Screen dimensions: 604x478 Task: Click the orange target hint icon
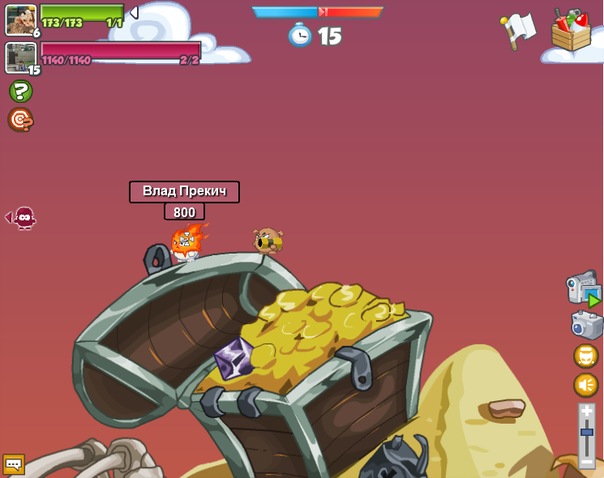click(x=20, y=120)
